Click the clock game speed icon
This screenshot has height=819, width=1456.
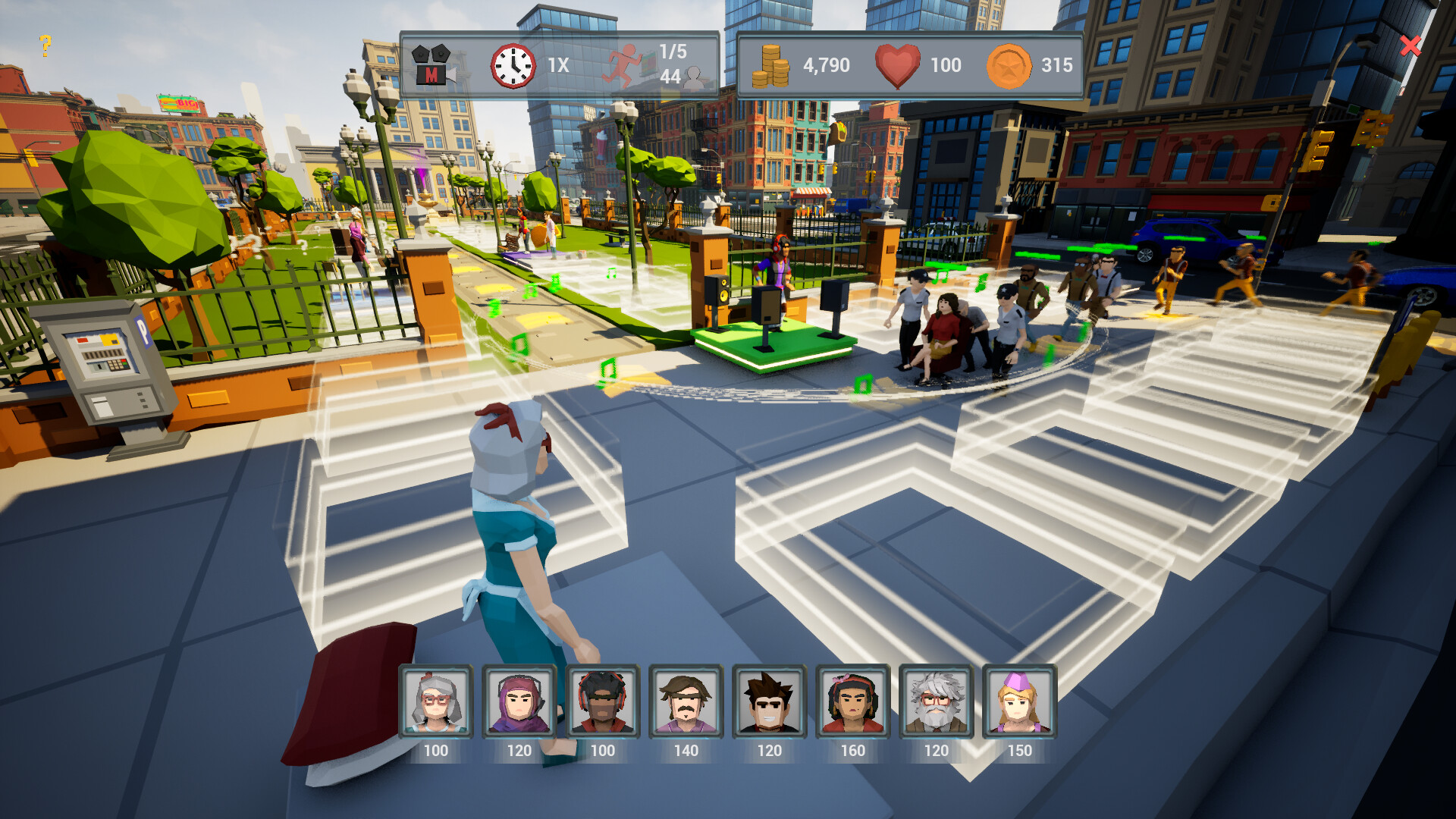(513, 64)
